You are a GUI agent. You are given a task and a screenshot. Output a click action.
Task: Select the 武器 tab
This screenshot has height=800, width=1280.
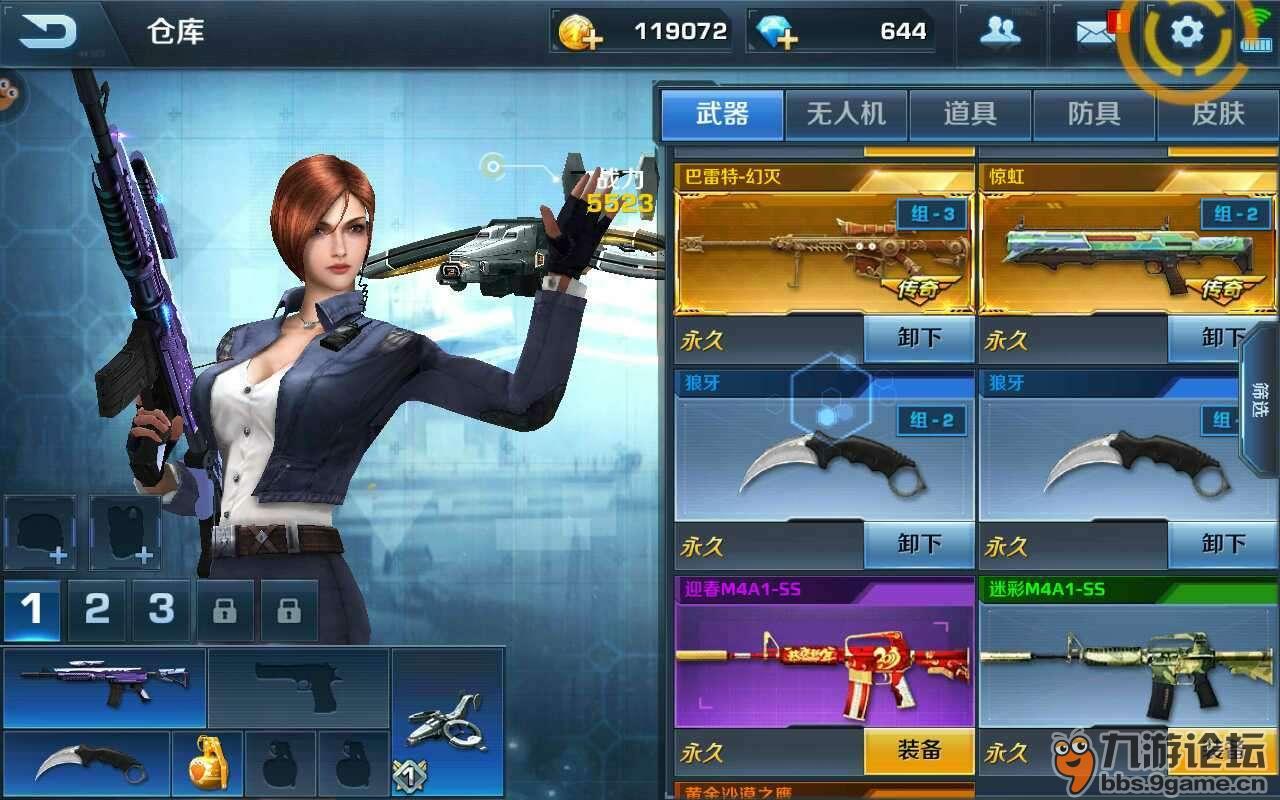(722, 114)
